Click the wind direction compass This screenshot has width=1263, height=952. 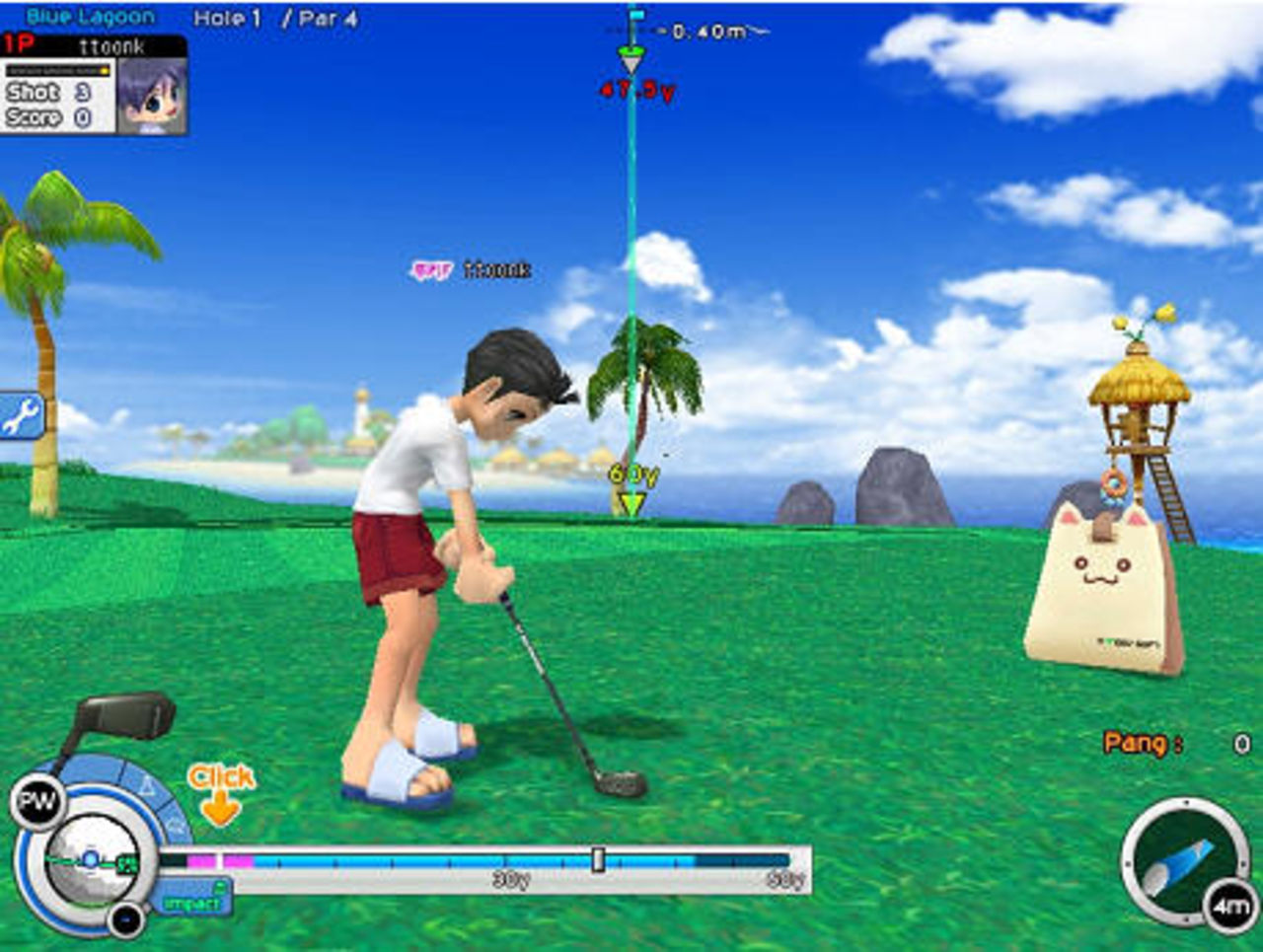tap(1179, 860)
